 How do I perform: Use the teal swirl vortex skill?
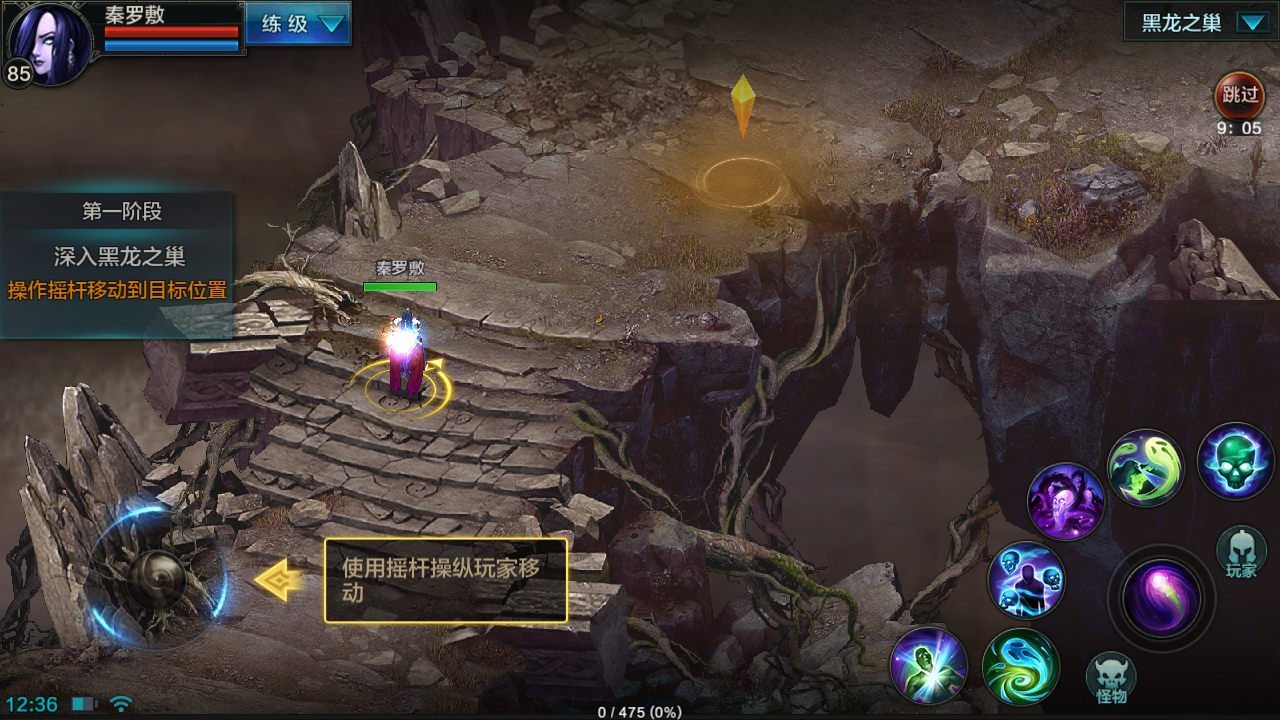[x=1020, y=666]
